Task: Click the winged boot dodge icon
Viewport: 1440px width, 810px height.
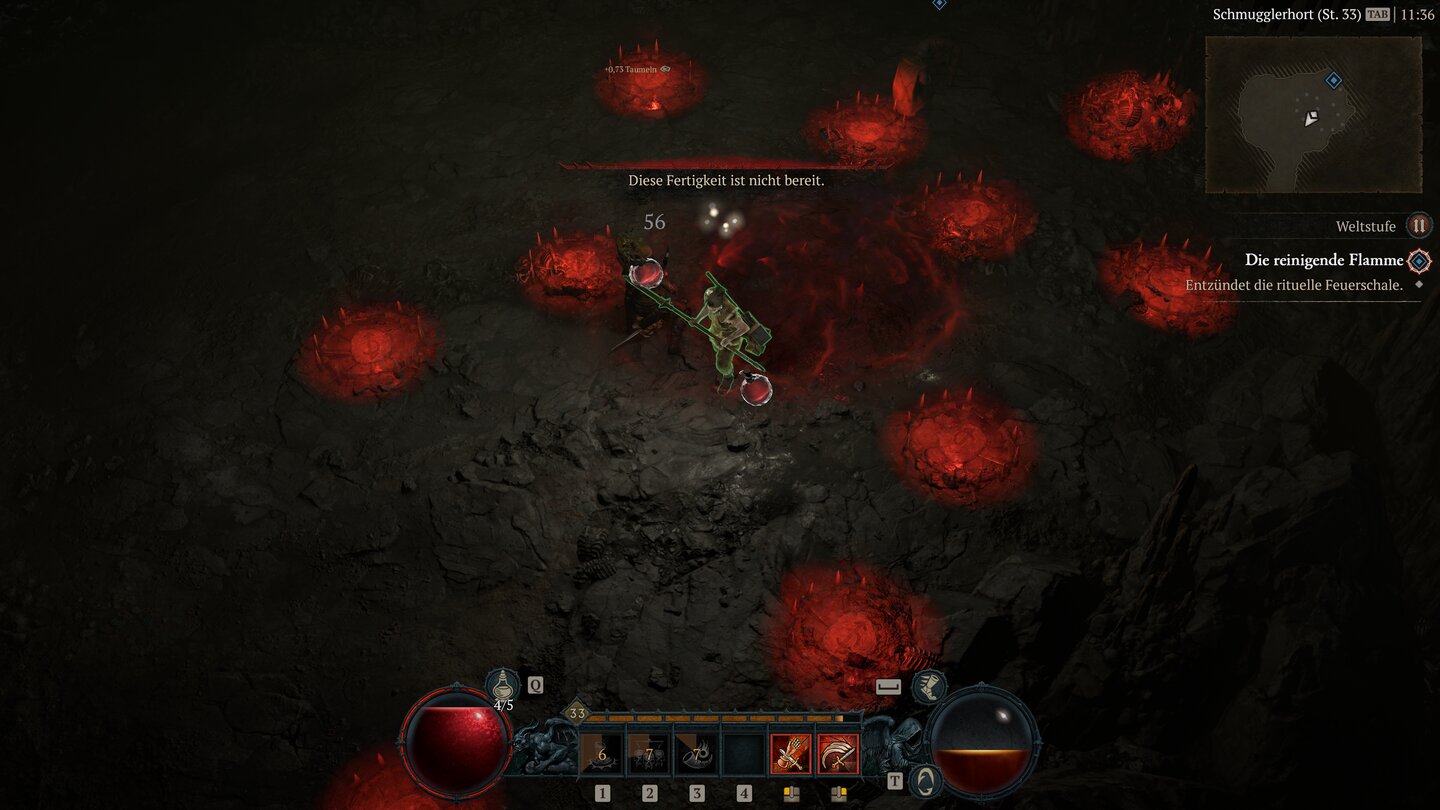Action: click(x=929, y=686)
